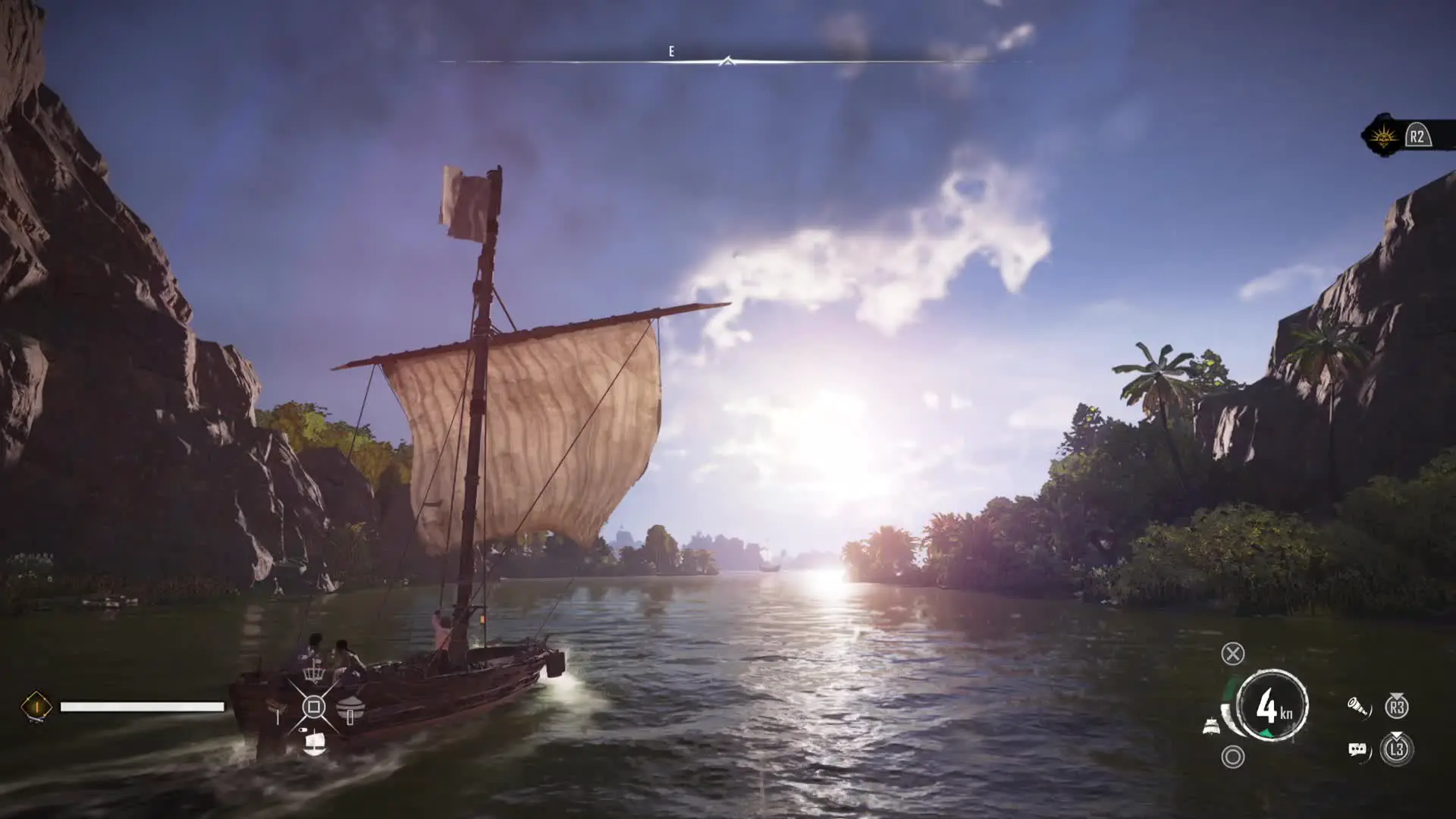Click the orange diamond rank badge

[36, 707]
